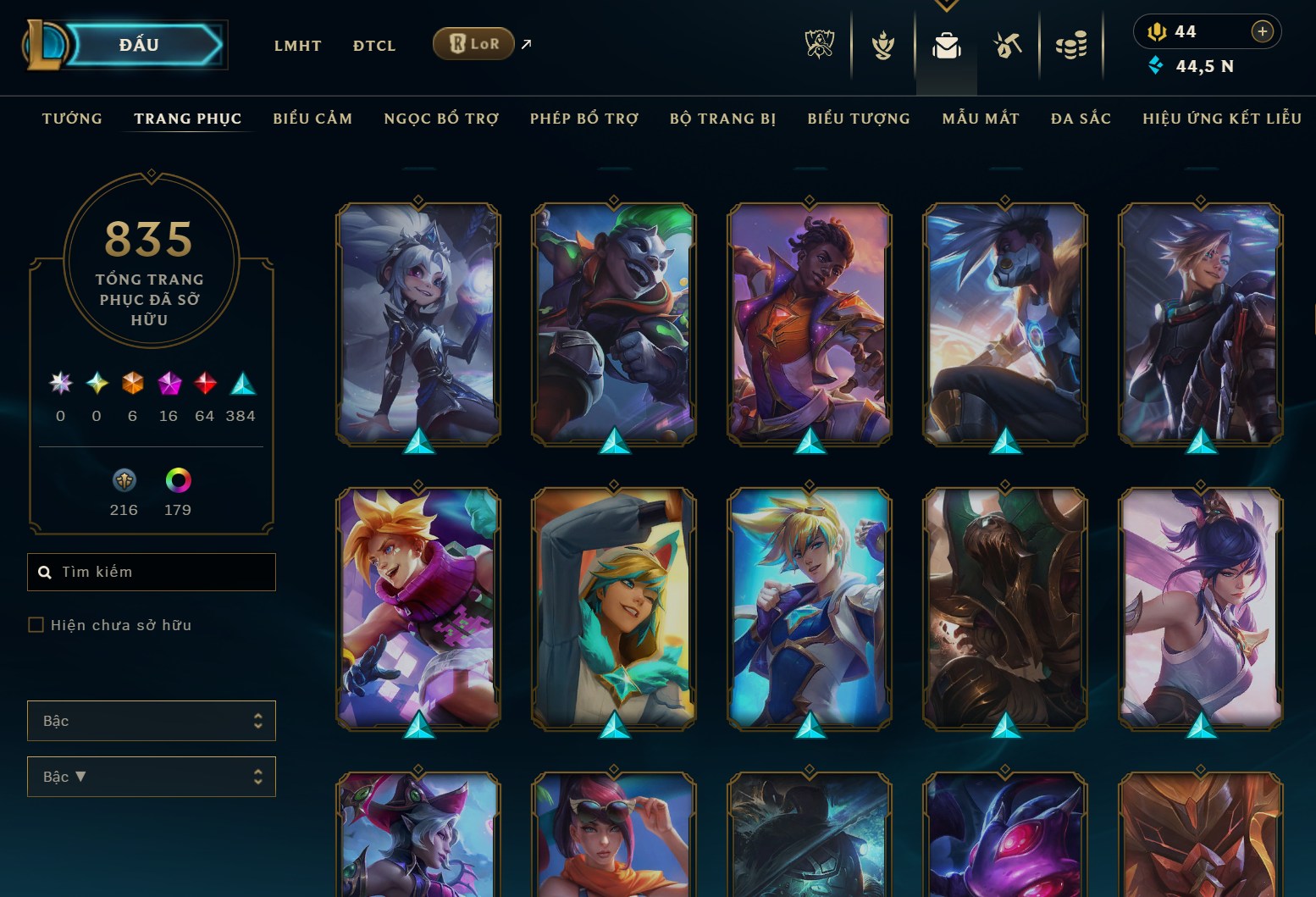1316x897 pixels.
Task: Open the Store using the coins icon
Action: click(x=1072, y=46)
